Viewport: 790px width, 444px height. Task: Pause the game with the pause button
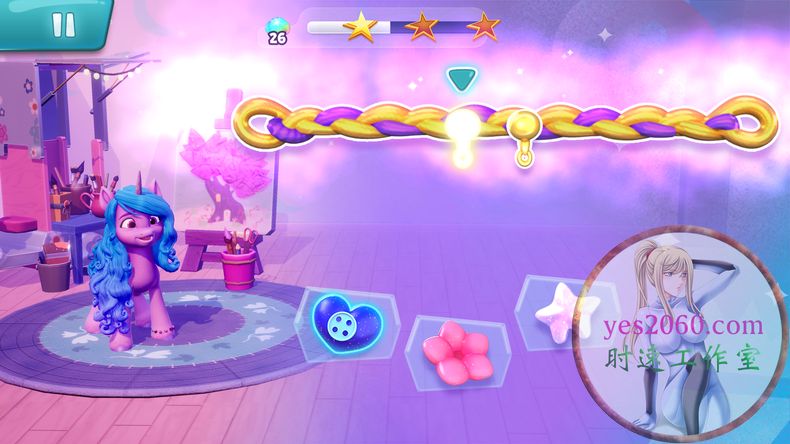pos(63,25)
